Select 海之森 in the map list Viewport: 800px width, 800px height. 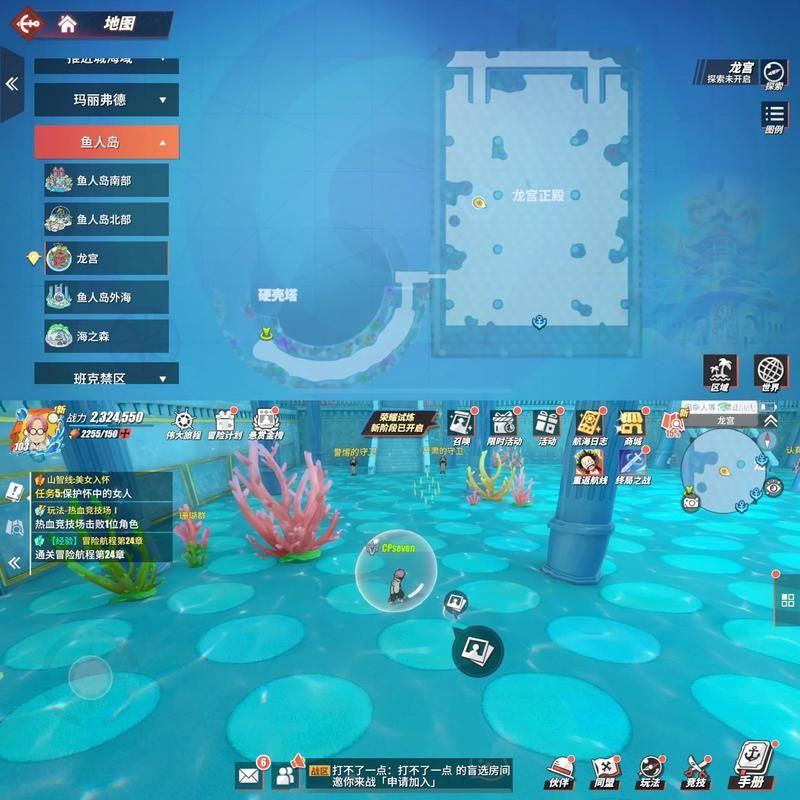coord(106,336)
